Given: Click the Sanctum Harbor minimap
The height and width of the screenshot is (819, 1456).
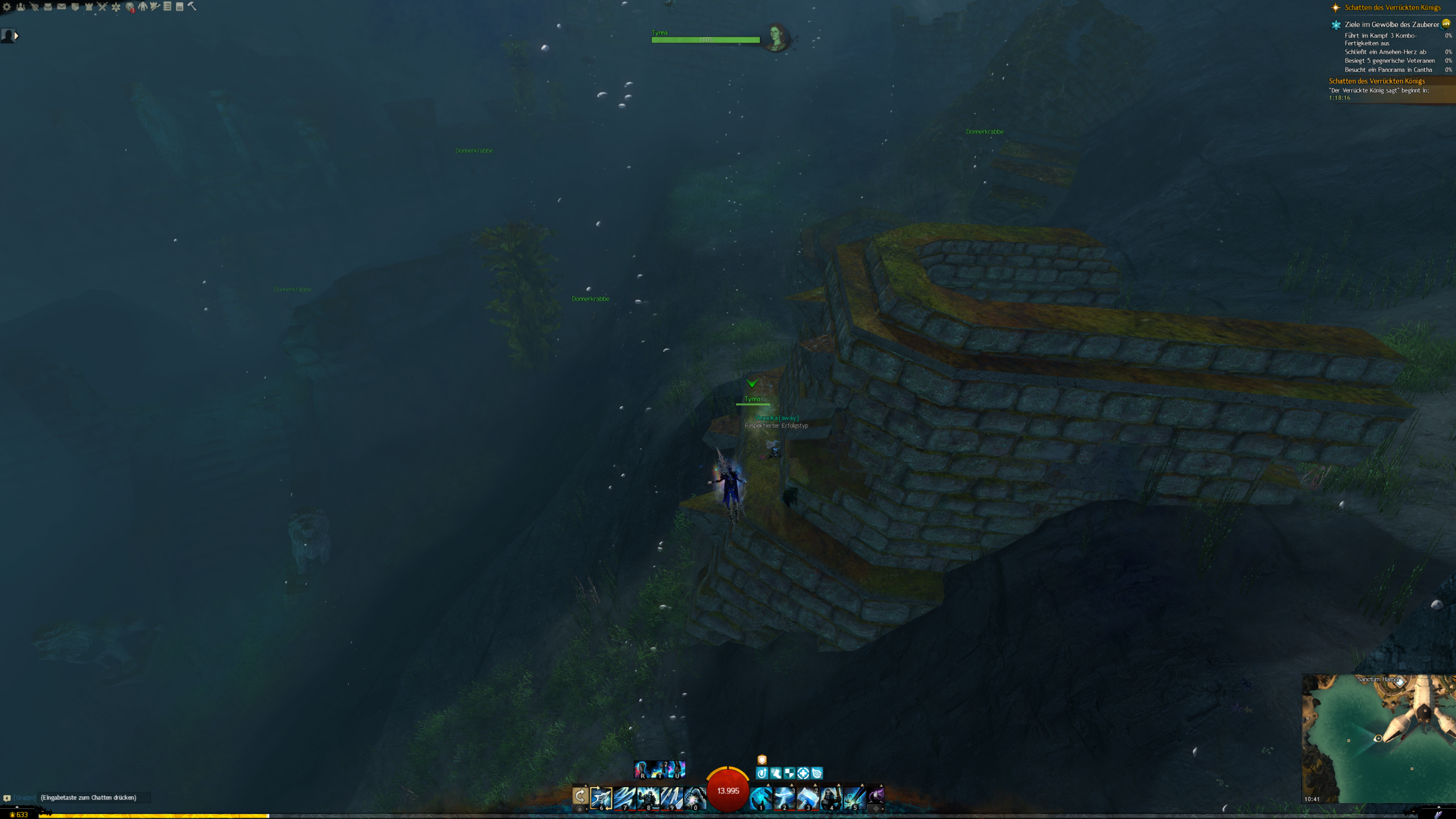Looking at the screenshot, I should [1379, 738].
